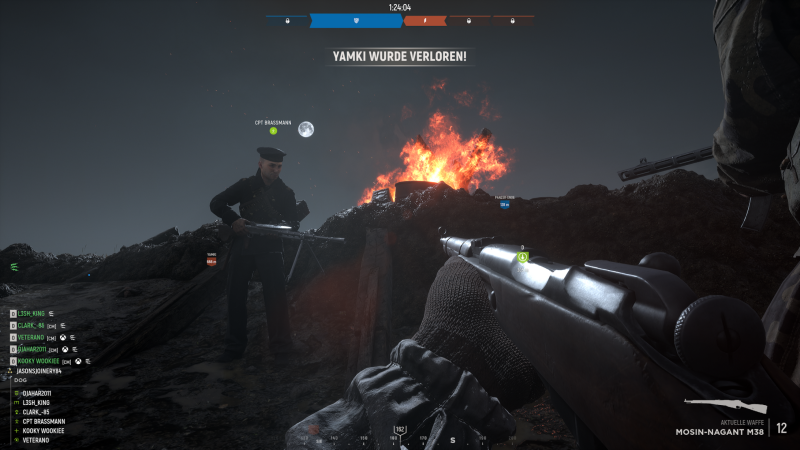800x450 pixels.
Task: Click green KOOKY WOOKIEE in the voice chat list
Action: (x=40, y=360)
